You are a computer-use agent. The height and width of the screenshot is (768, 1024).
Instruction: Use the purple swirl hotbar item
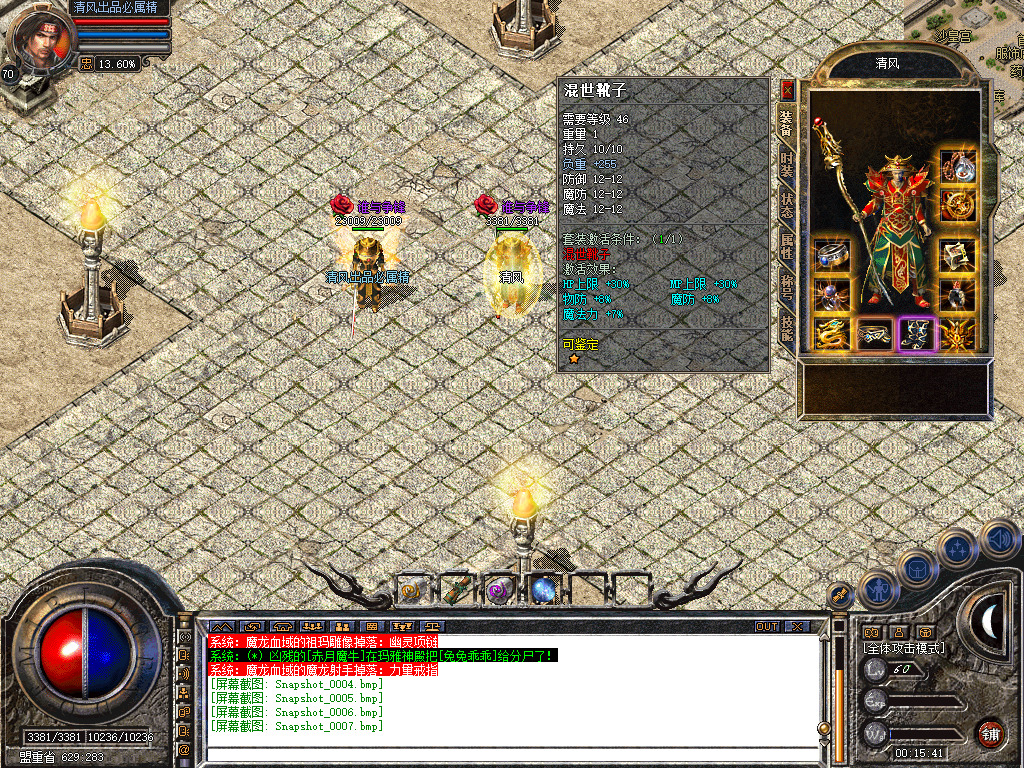(500, 590)
